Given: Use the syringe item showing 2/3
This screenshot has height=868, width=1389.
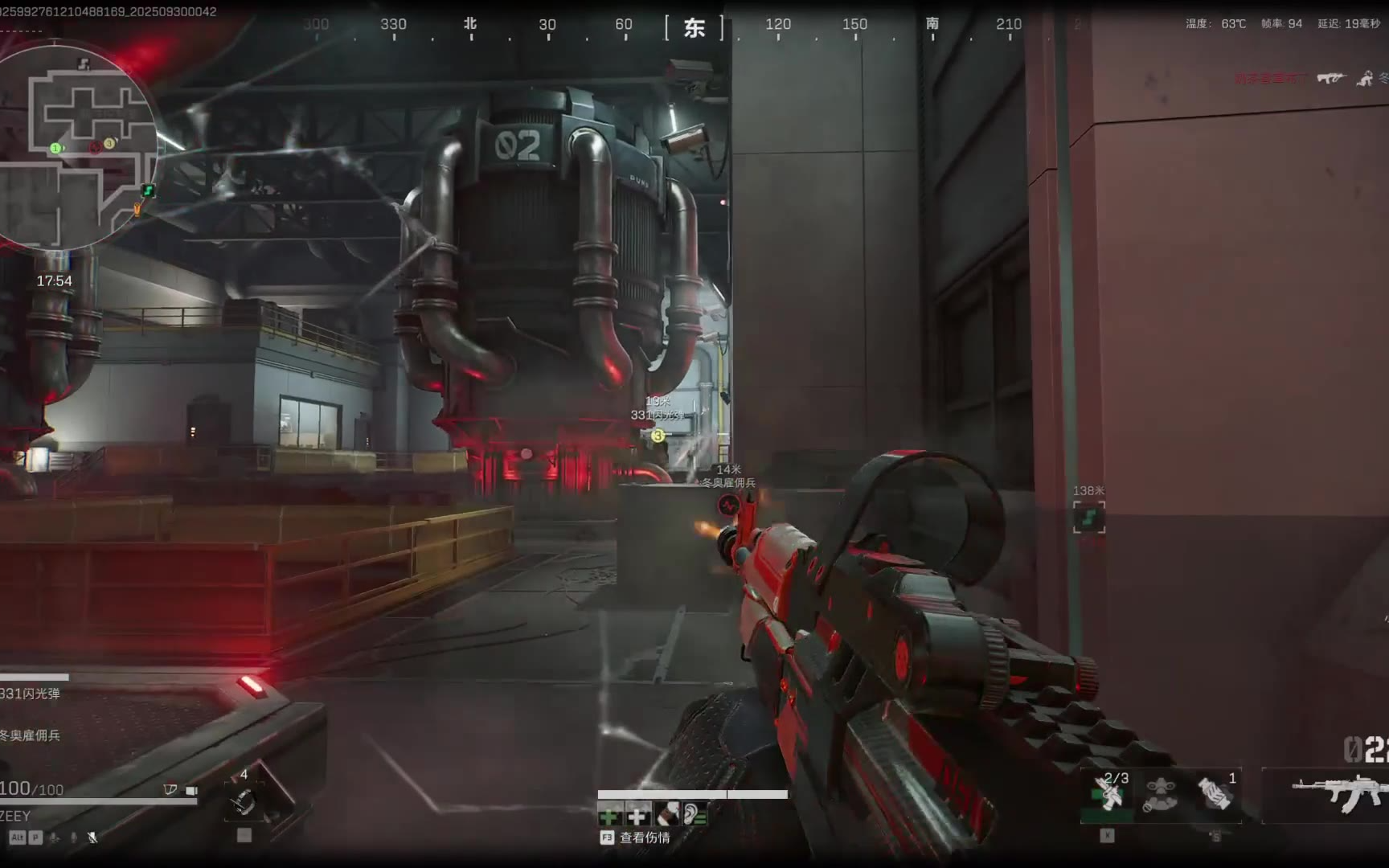Looking at the screenshot, I should point(1108,794).
